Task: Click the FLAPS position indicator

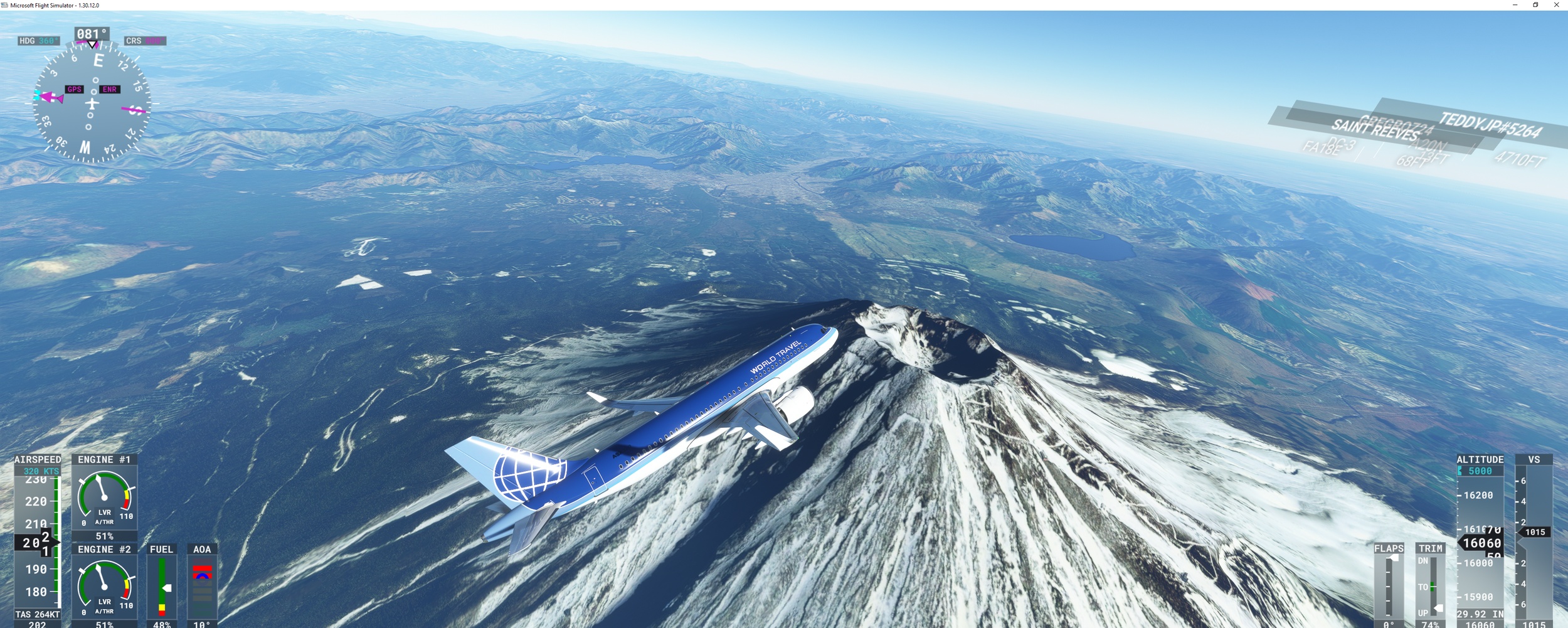Action: [1389, 587]
